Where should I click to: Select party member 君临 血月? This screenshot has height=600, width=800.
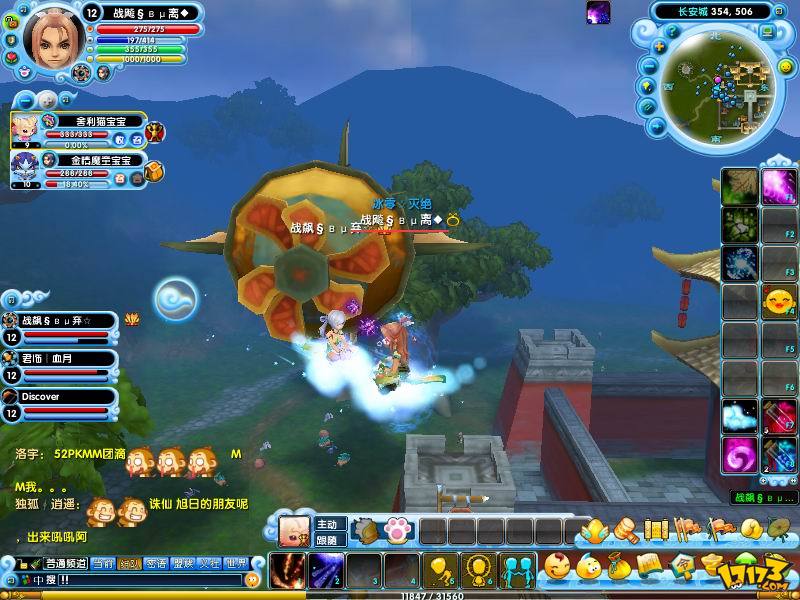[x=60, y=362]
